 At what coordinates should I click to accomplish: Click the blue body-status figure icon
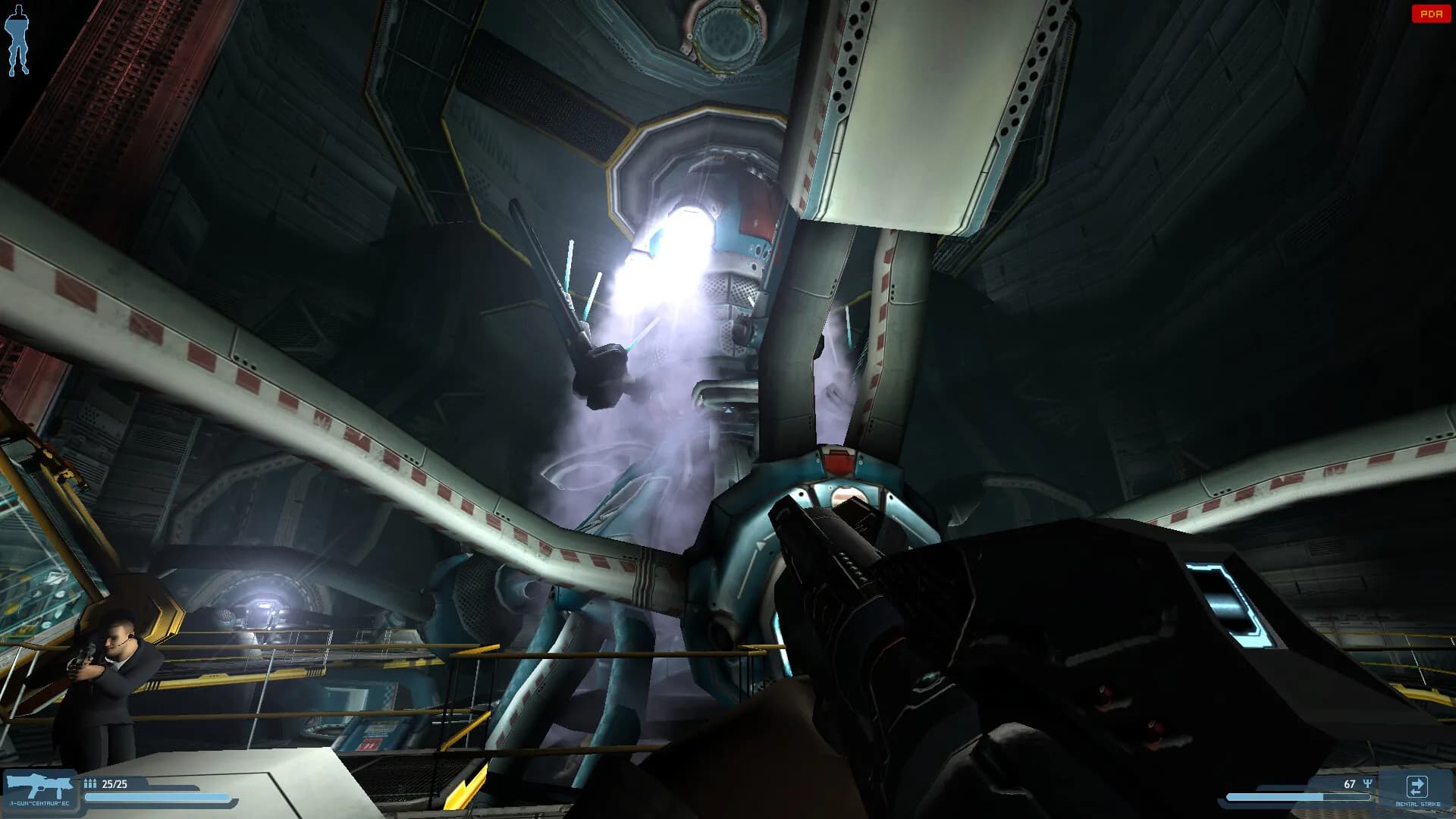coord(17,39)
